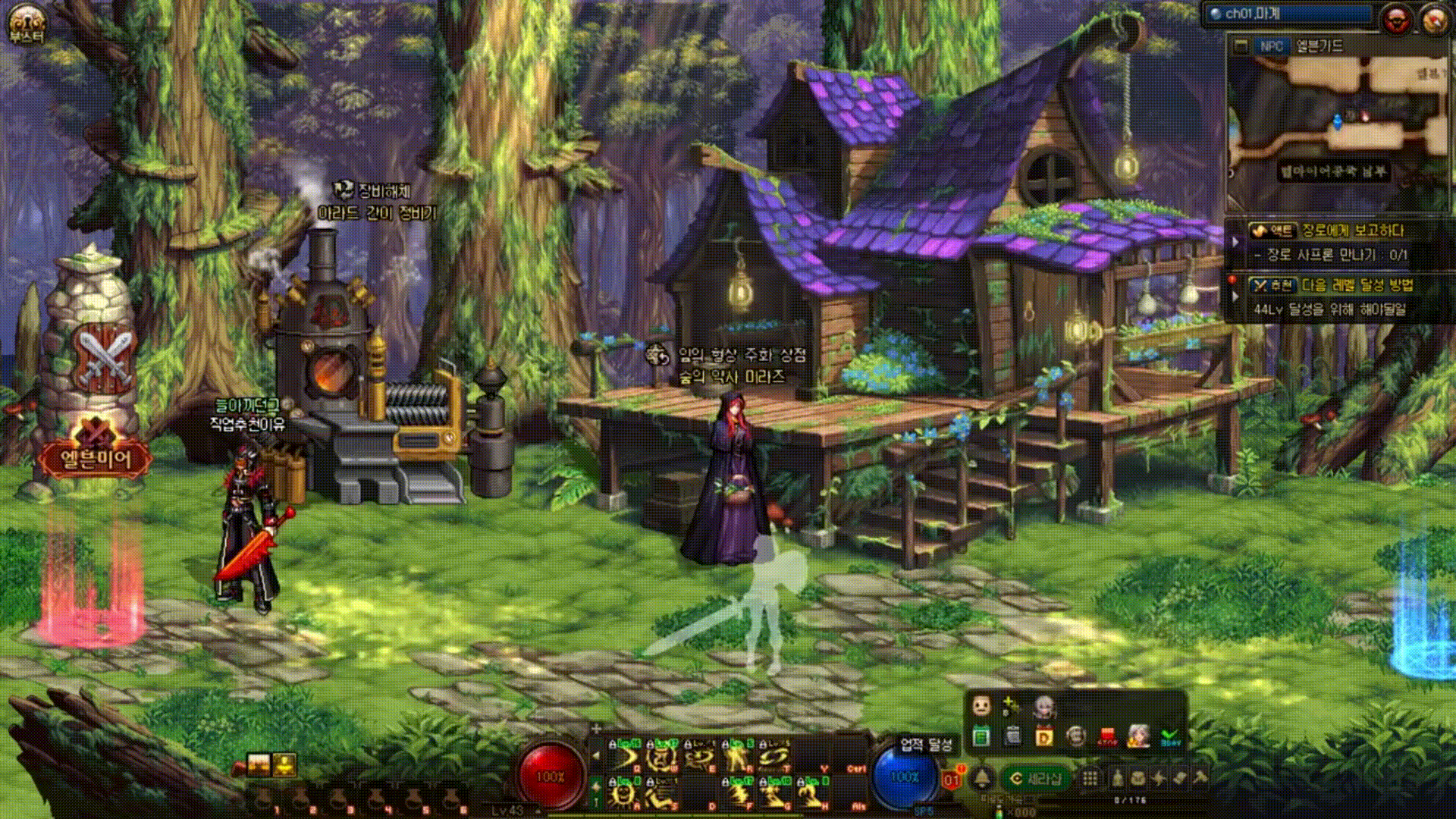This screenshot has width=1456, height=819.
Task: Open the grid menu button
Action: [1090, 778]
